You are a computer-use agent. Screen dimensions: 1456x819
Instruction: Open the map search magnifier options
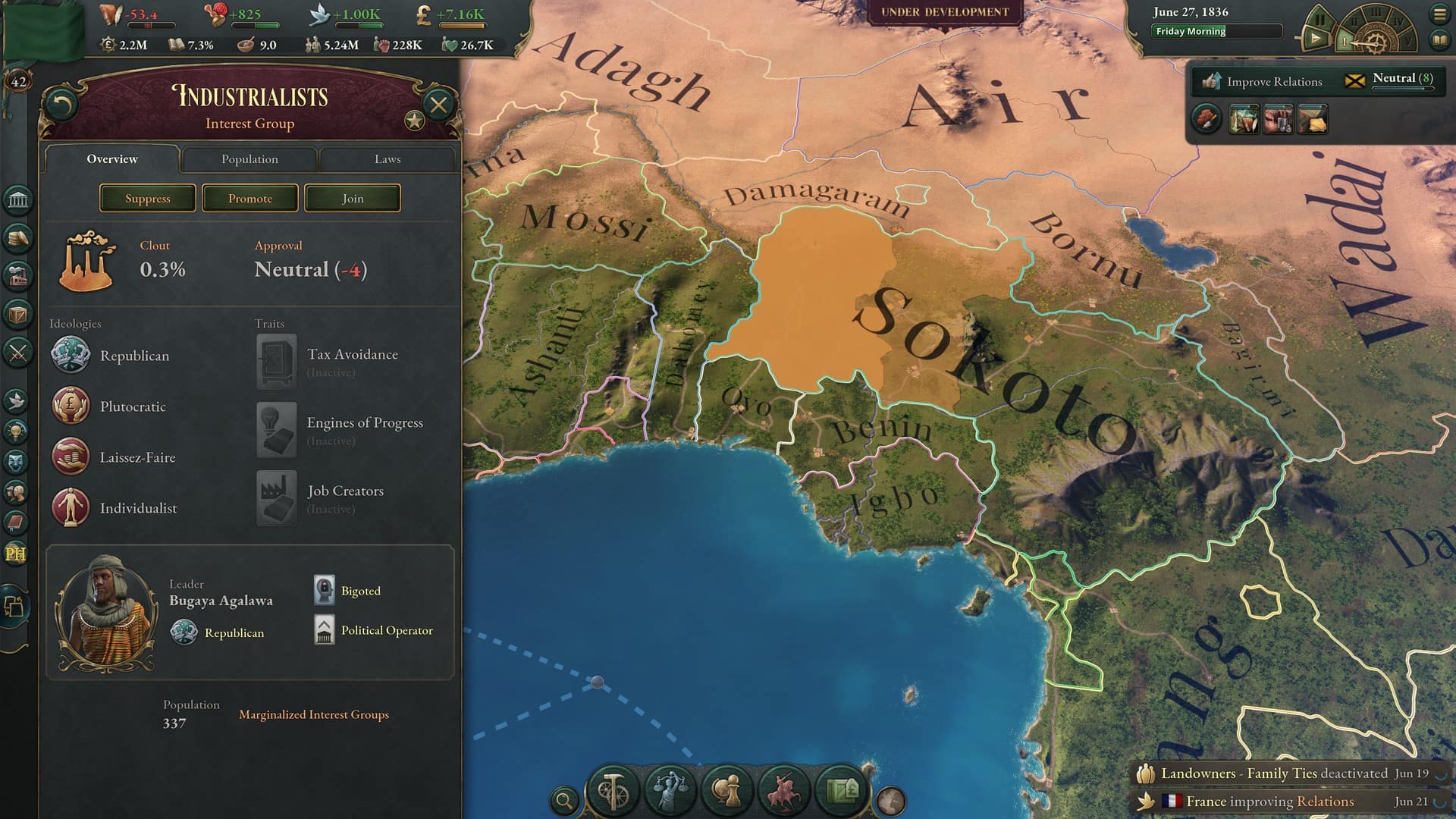(564, 798)
